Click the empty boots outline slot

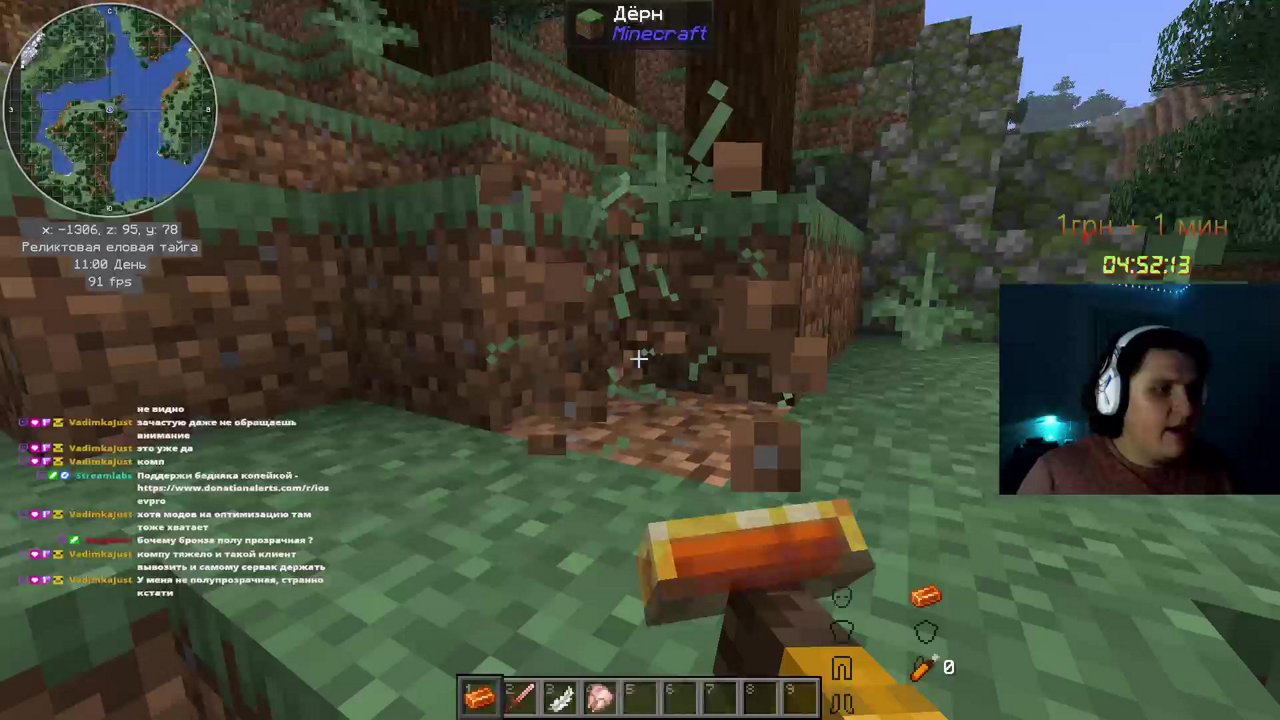pos(841,700)
